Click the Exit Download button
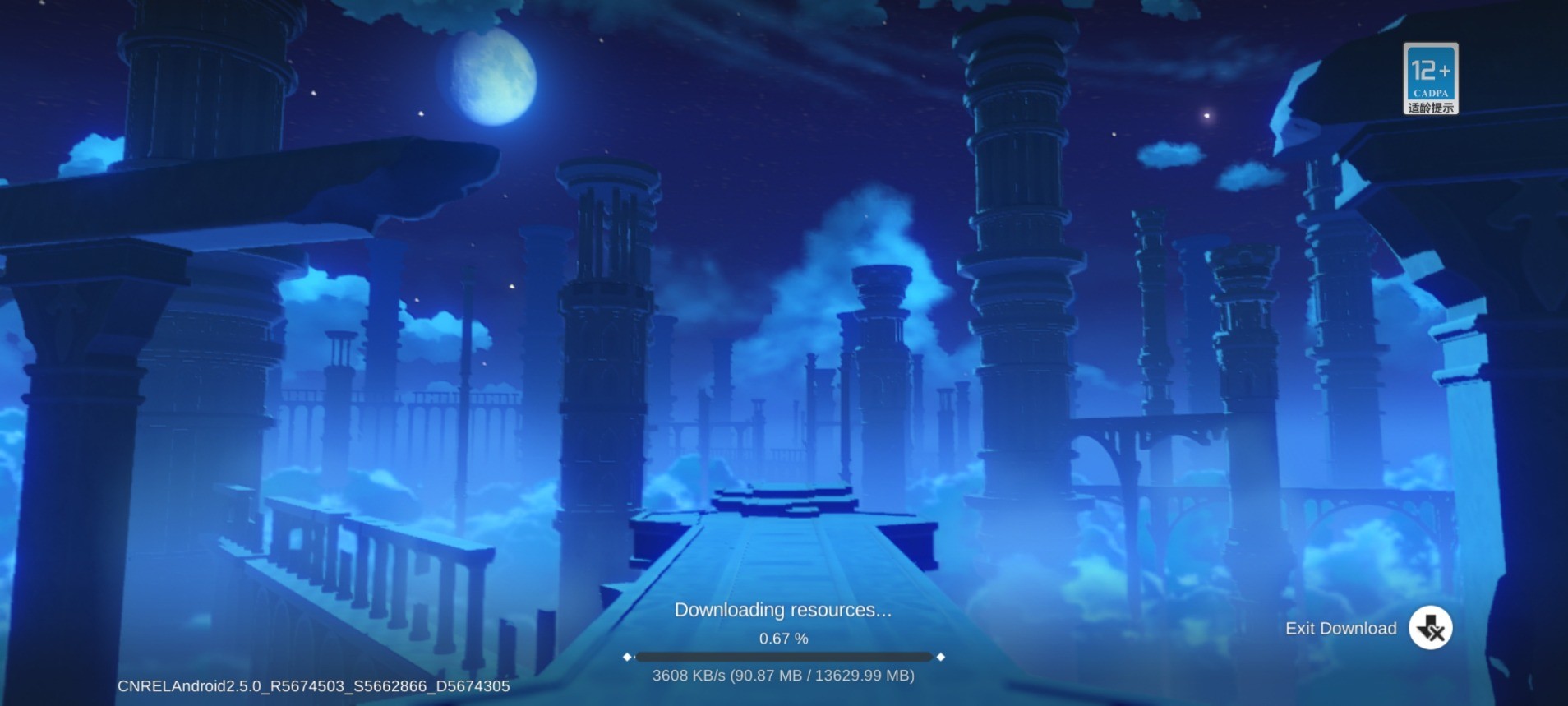This screenshot has height=706, width=1568. [1430, 629]
